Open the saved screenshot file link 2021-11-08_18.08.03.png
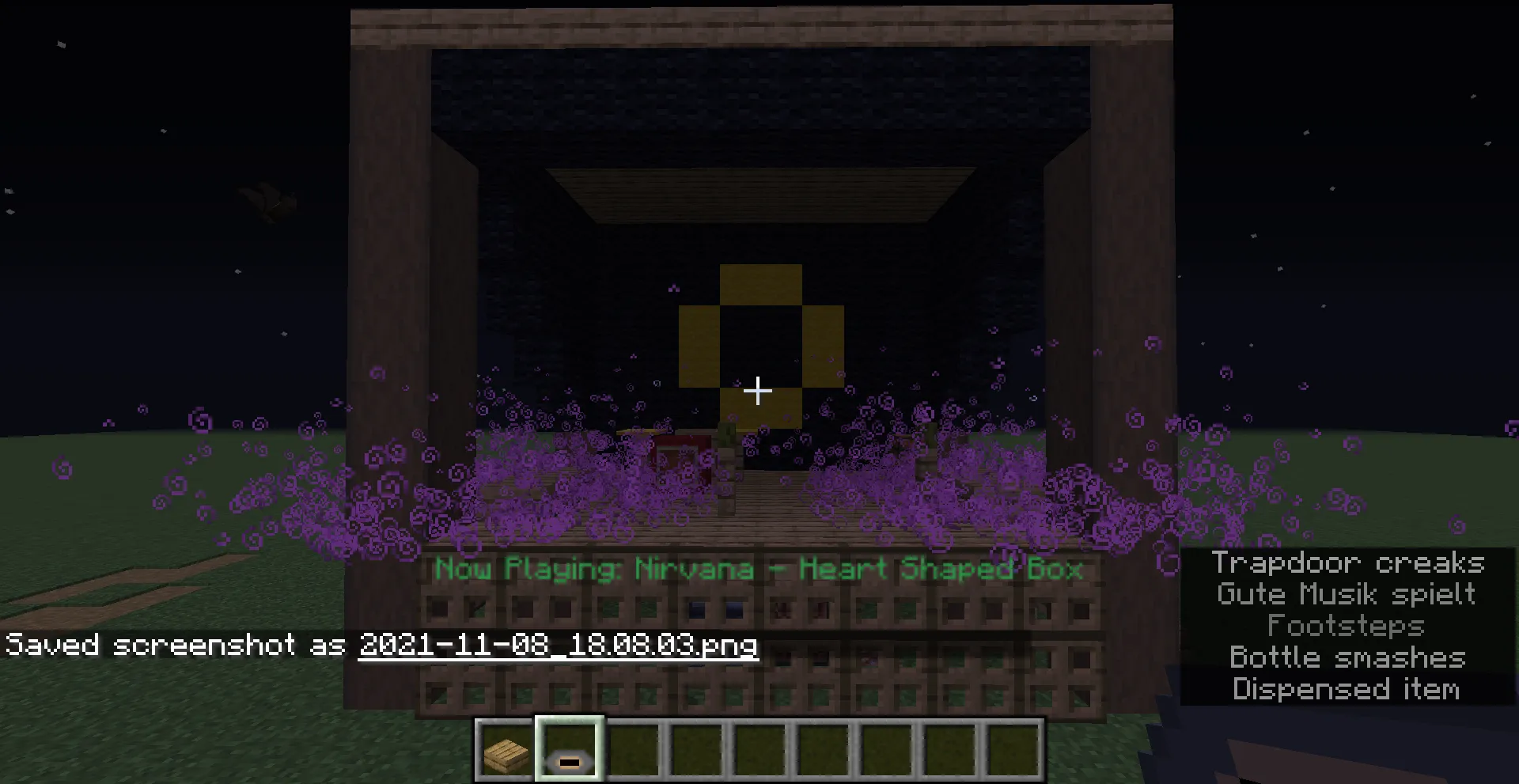Screen dimensions: 1519x784 (x=558, y=646)
